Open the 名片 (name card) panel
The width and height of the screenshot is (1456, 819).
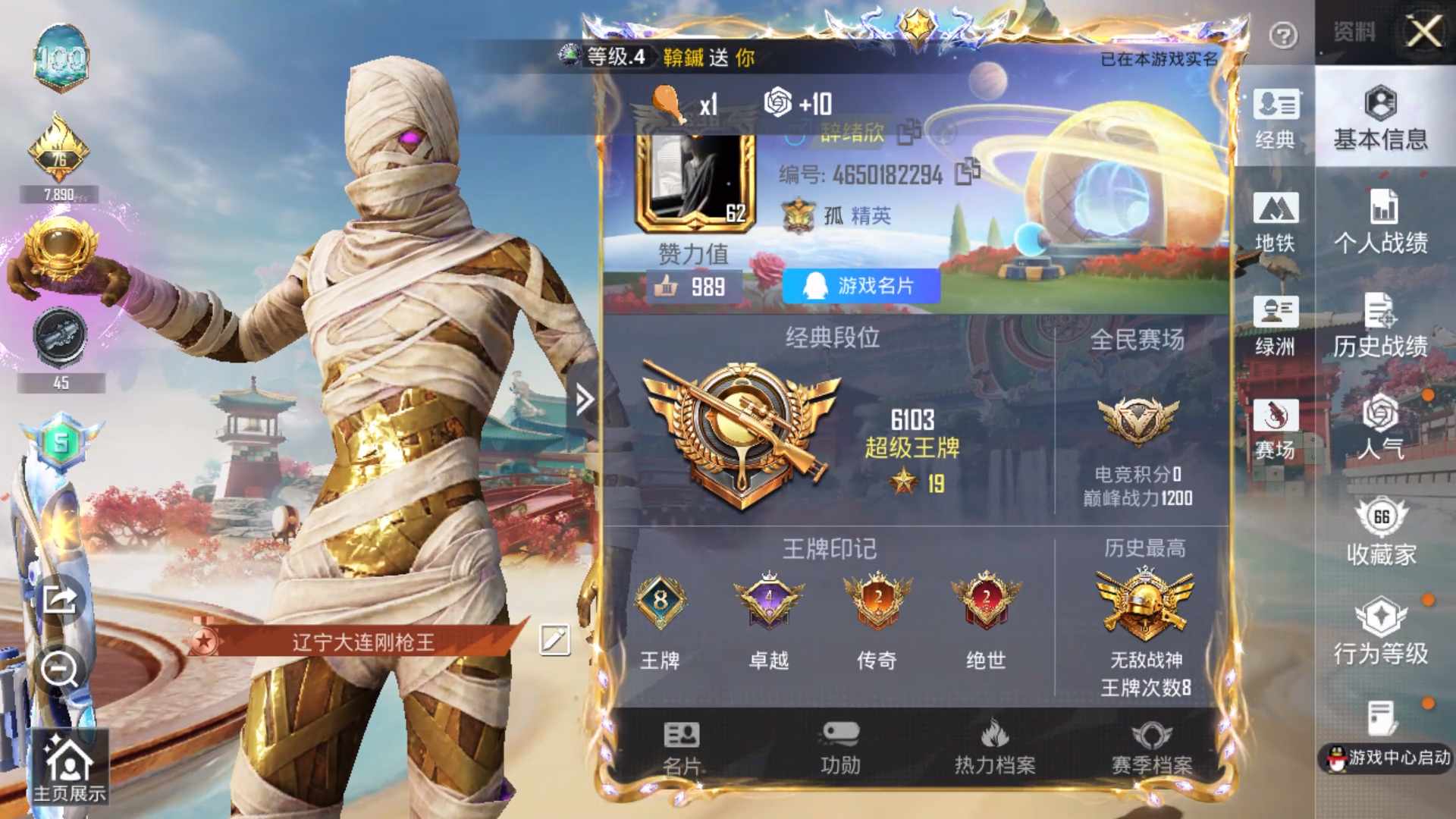680,747
